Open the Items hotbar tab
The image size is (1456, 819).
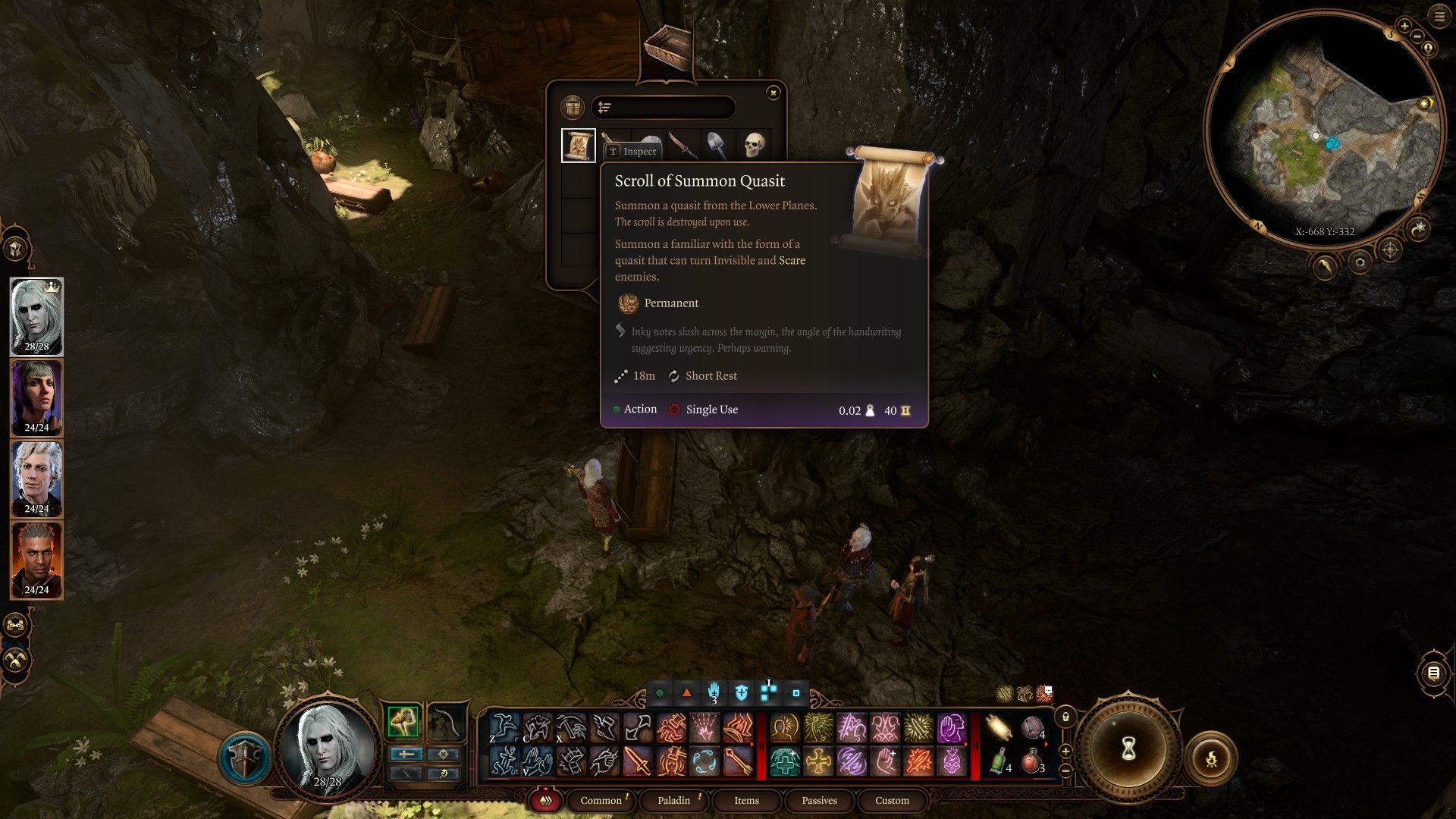[x=746, y=800]
